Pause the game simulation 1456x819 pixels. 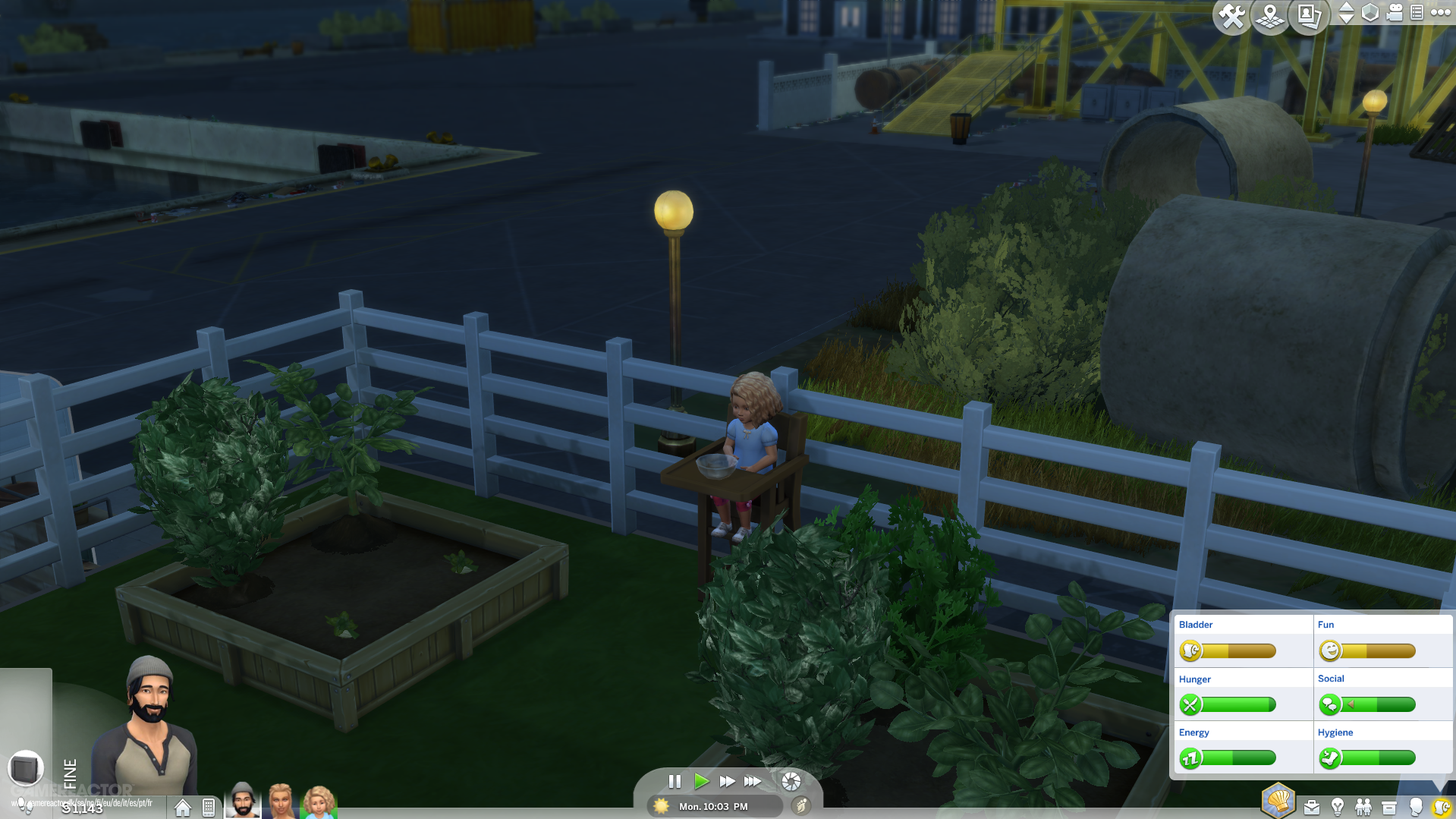pos(675,781)
